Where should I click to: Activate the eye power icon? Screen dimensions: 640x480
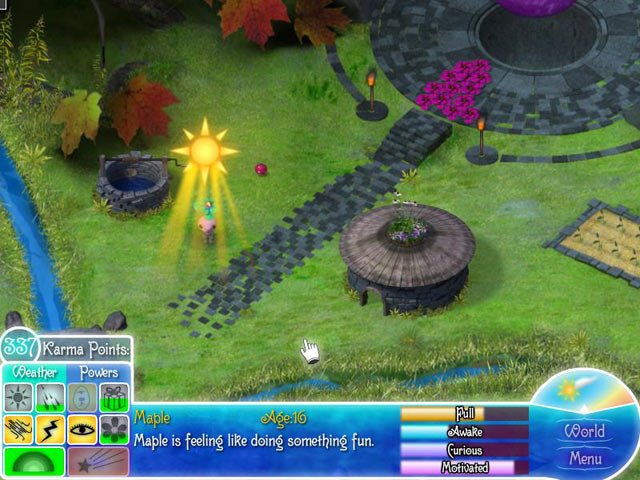click(83, 429)
